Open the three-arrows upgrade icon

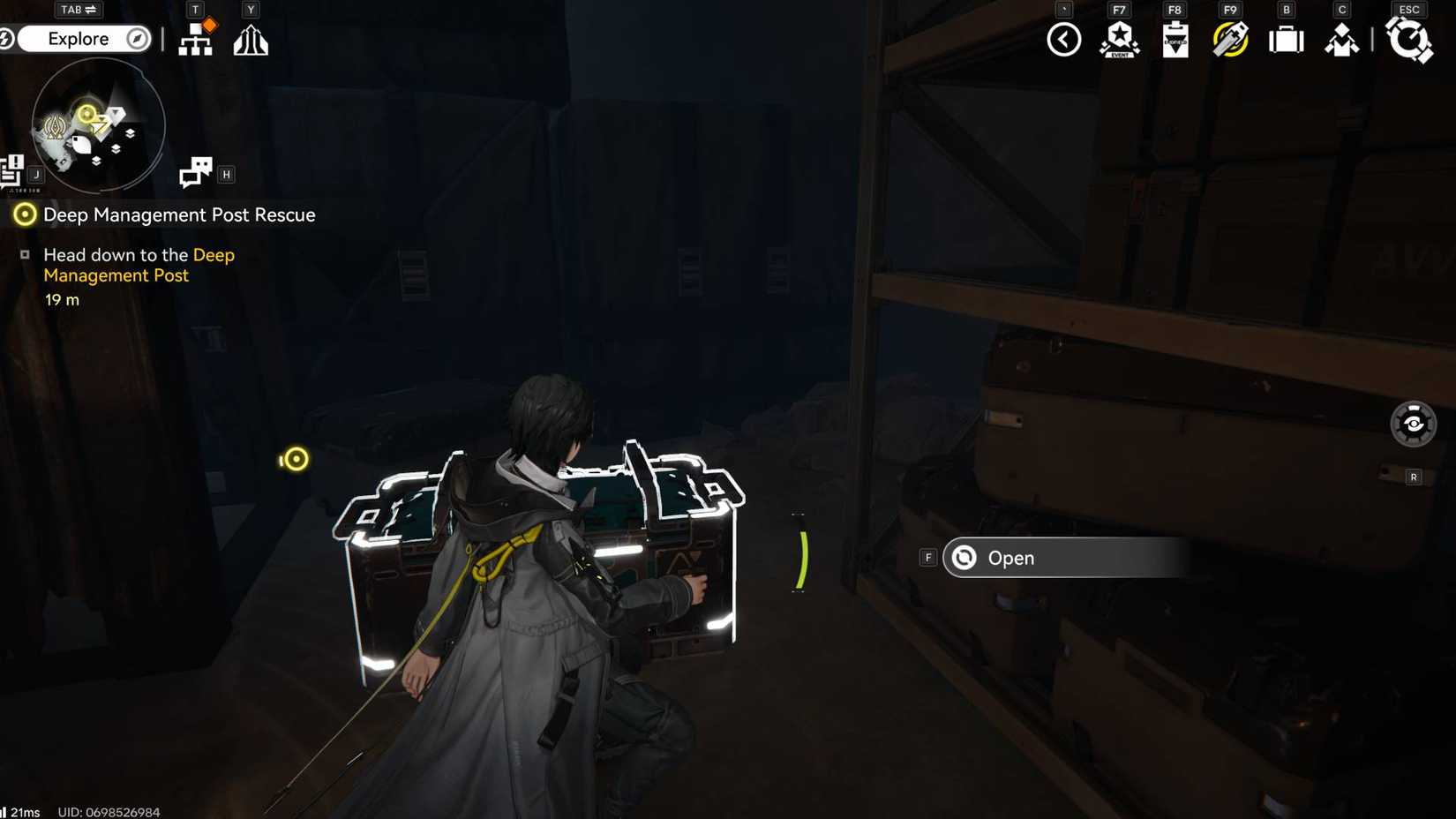(251, 40)
